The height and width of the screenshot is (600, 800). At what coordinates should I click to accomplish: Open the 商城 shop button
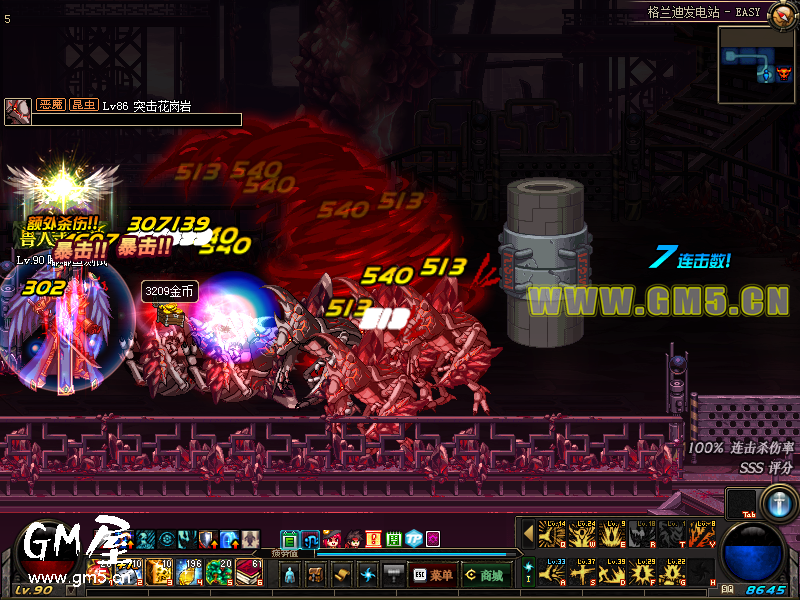point(486,575)
